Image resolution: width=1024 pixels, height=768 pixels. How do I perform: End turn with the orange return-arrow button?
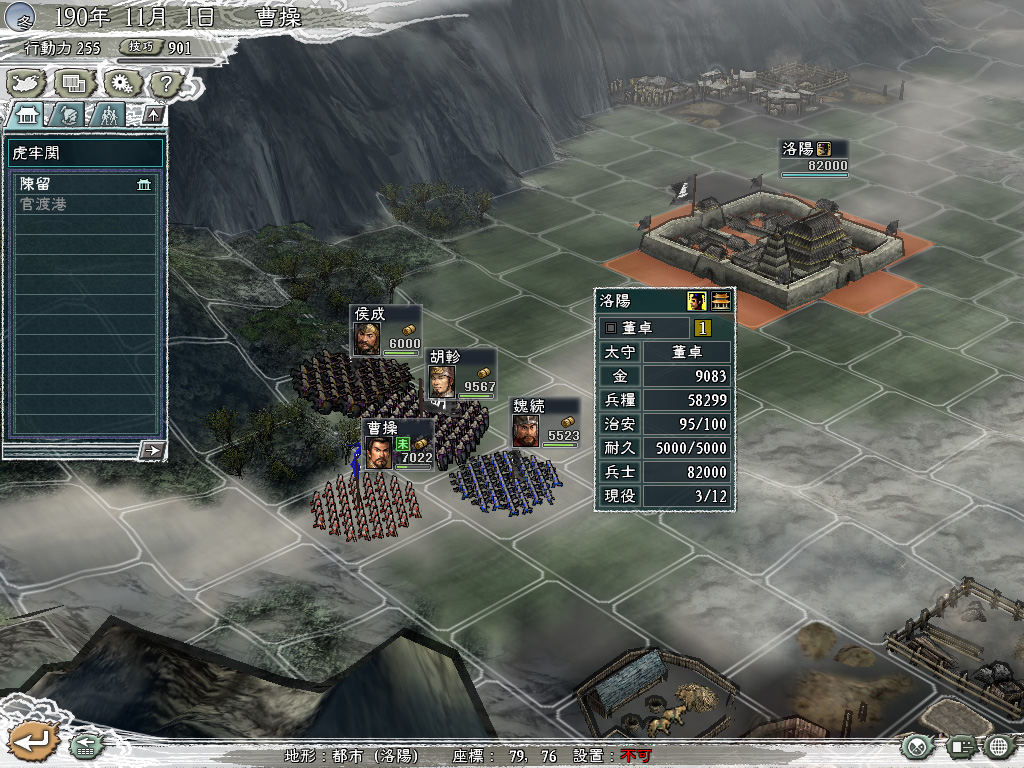point(31,741)
